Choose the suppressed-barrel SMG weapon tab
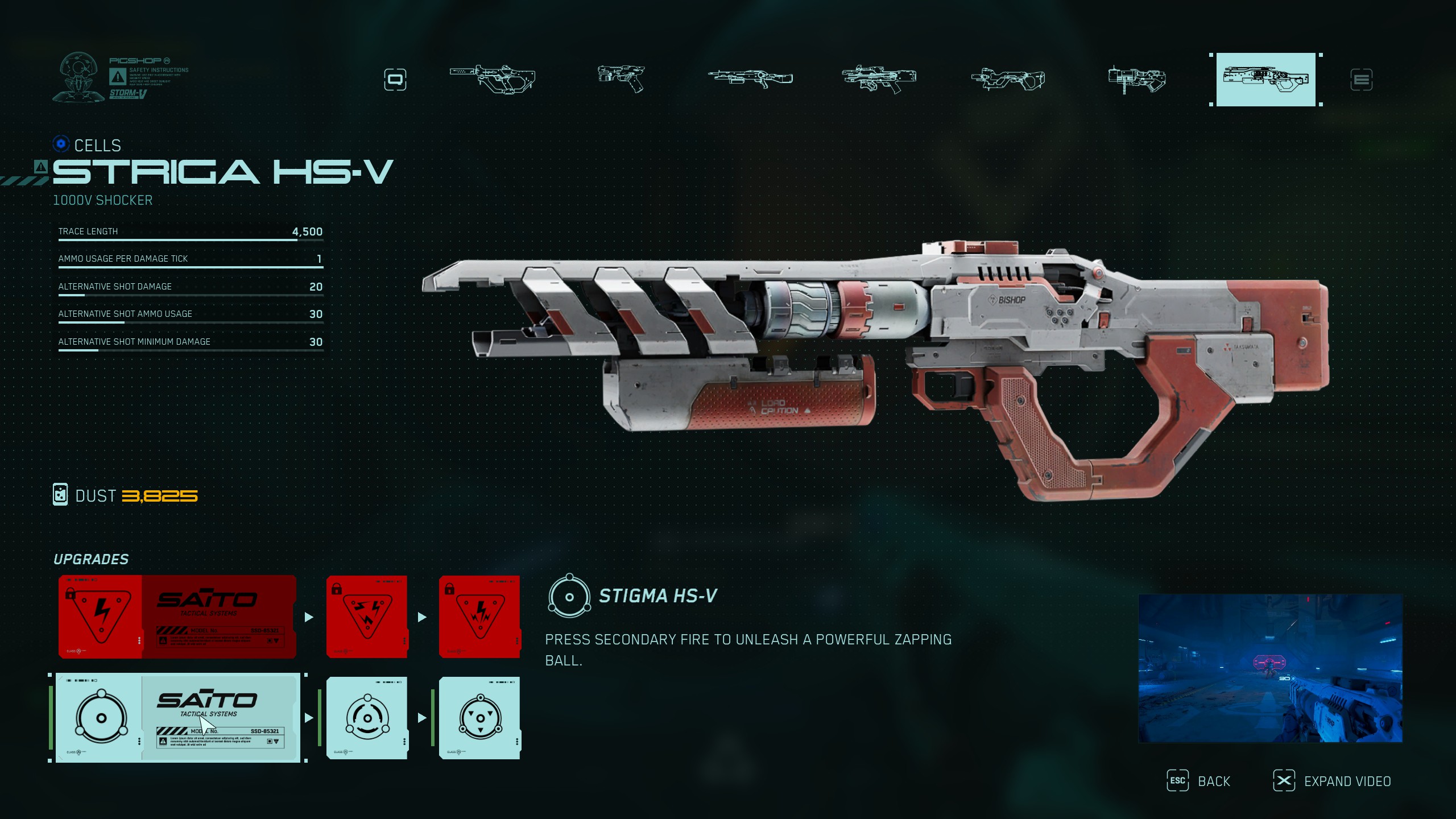 pyautogui.click(x=493, y=78)
